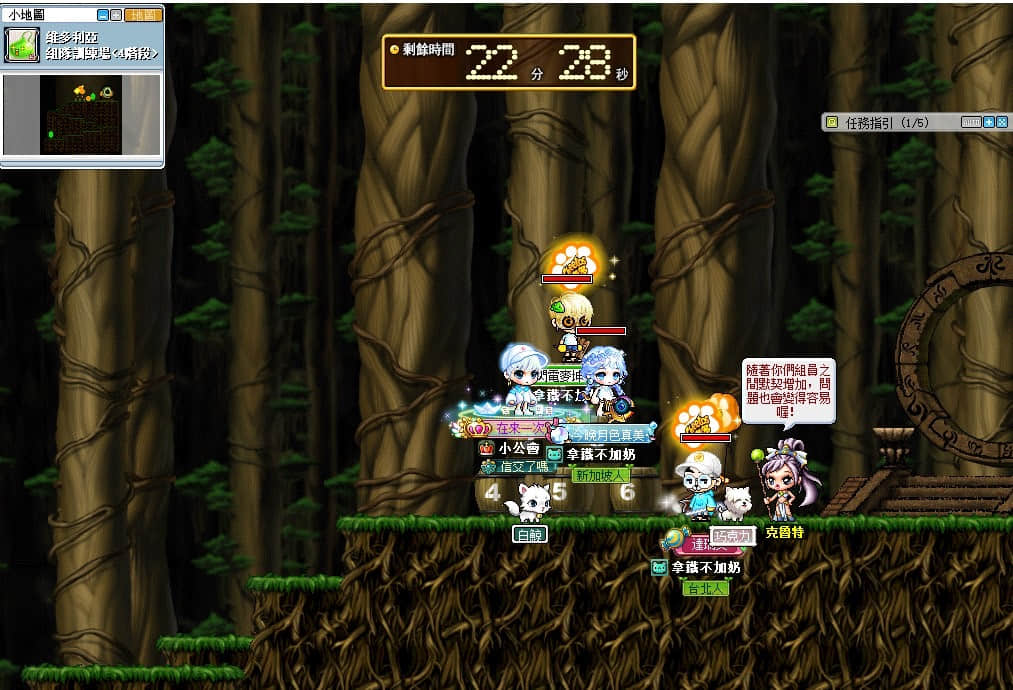Image resolution: width=1013 pixels, height=690 pixels.
Task: Click the green map icon for 維多利亞
Action: pos(21,45)
